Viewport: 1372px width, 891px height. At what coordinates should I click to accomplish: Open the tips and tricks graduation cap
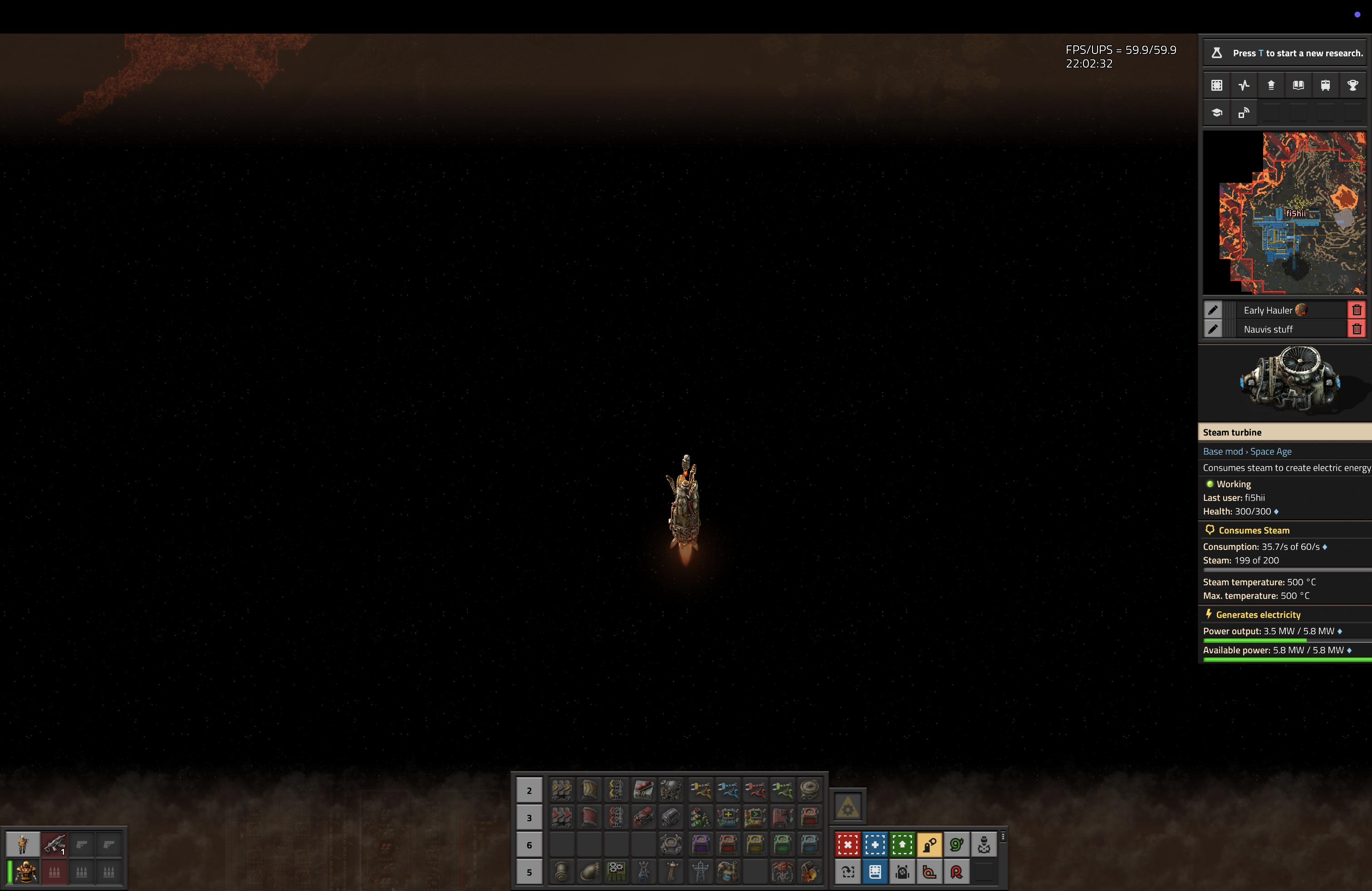(x=1217, y=113)
